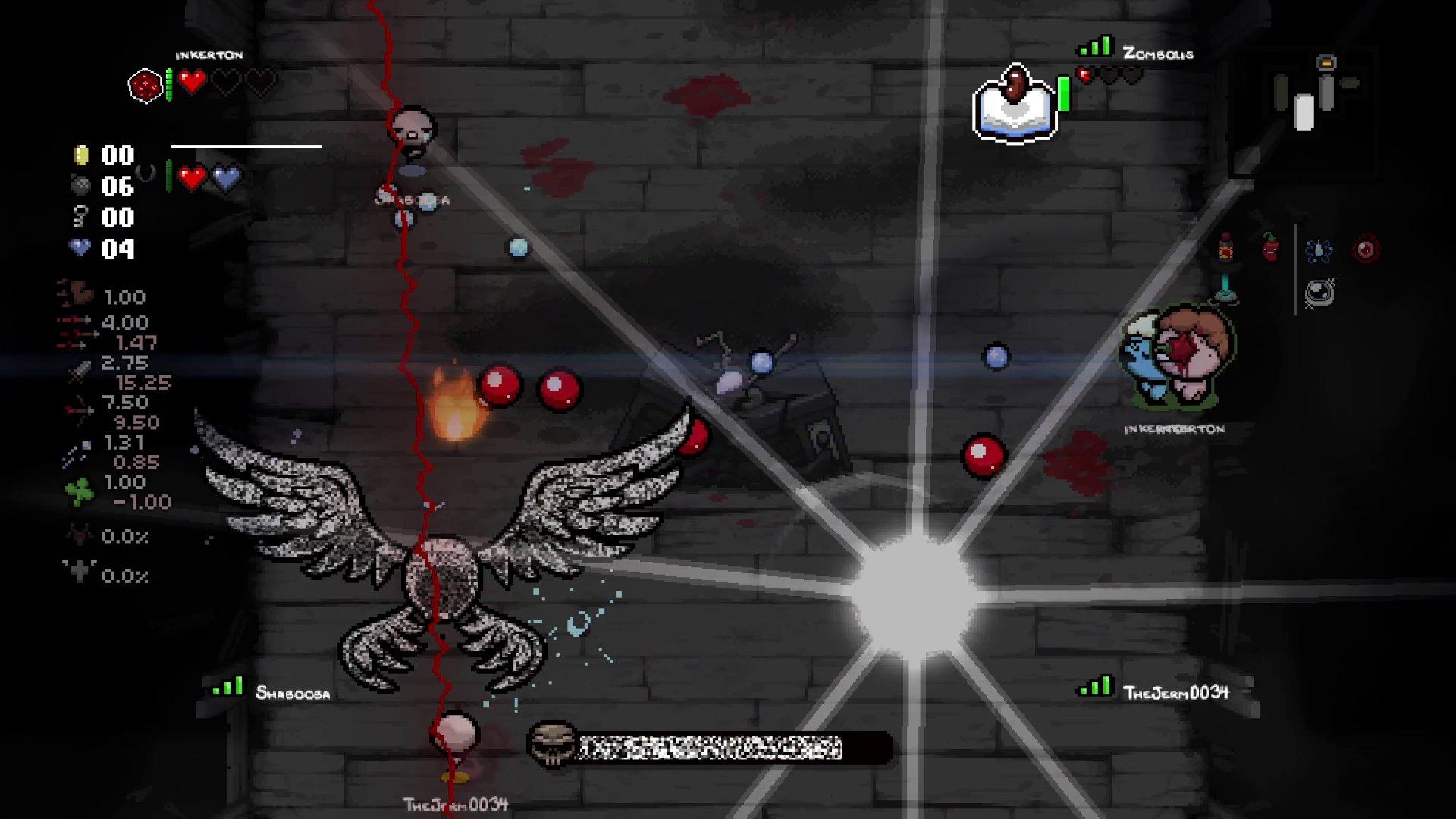Click the devil deal chance icon
Viewport: 1456px width, 819px height.
pyautogui.click(x=77, y=535)
